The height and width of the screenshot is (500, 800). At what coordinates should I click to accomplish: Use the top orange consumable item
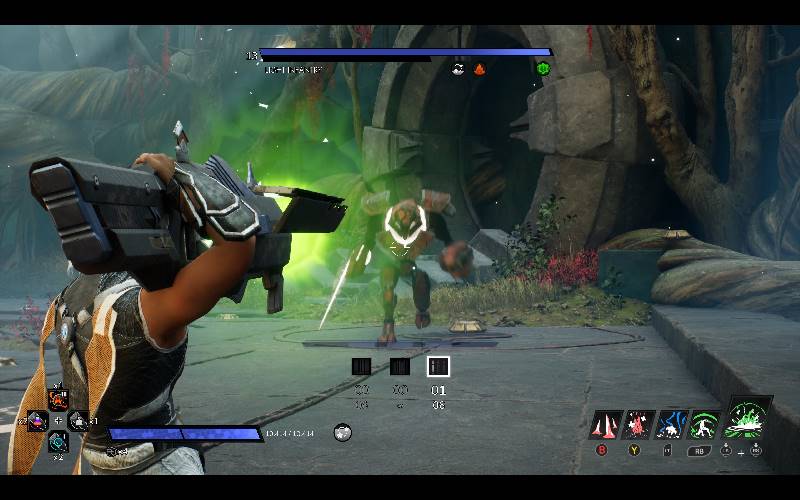click(x=58, y=401)
